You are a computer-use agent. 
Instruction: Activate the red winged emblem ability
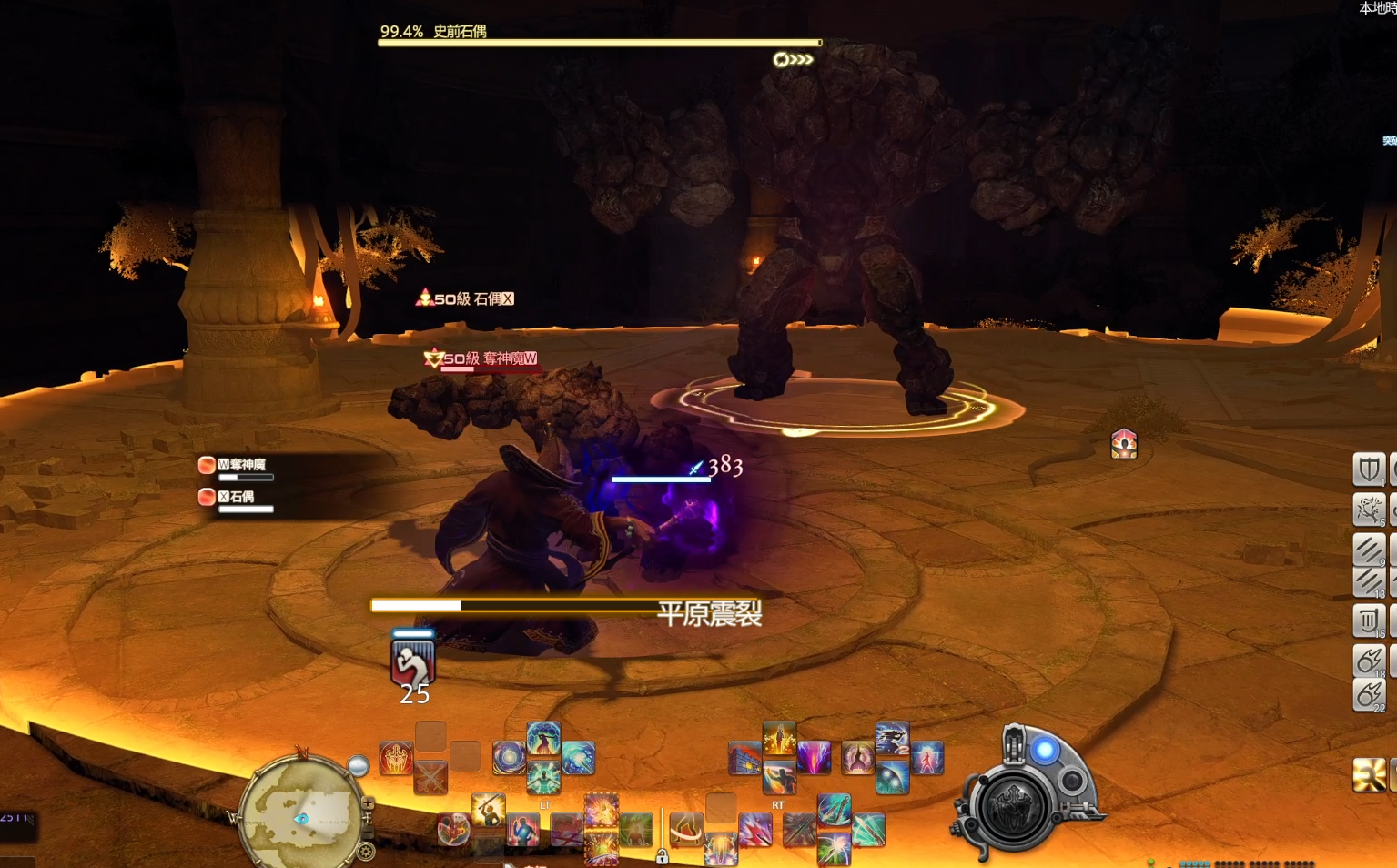pyautogui.click(x=396, y=758)
